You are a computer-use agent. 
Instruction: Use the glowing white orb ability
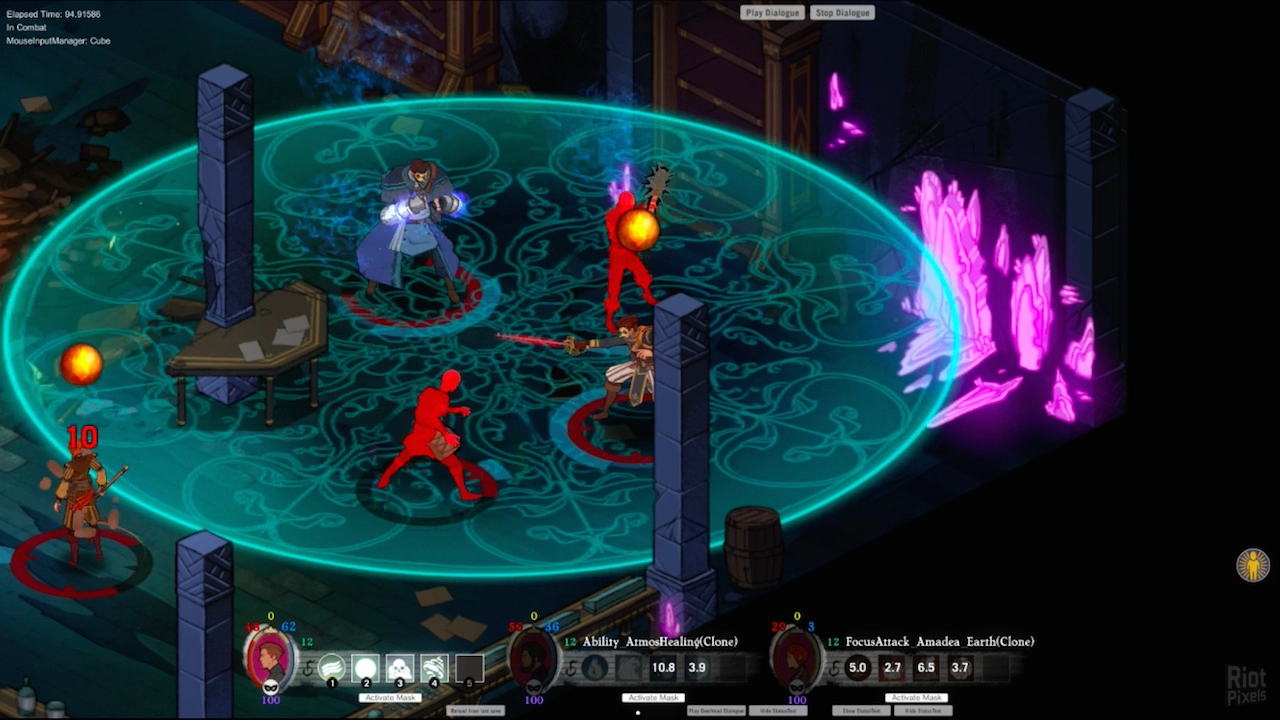click(366, 667)
